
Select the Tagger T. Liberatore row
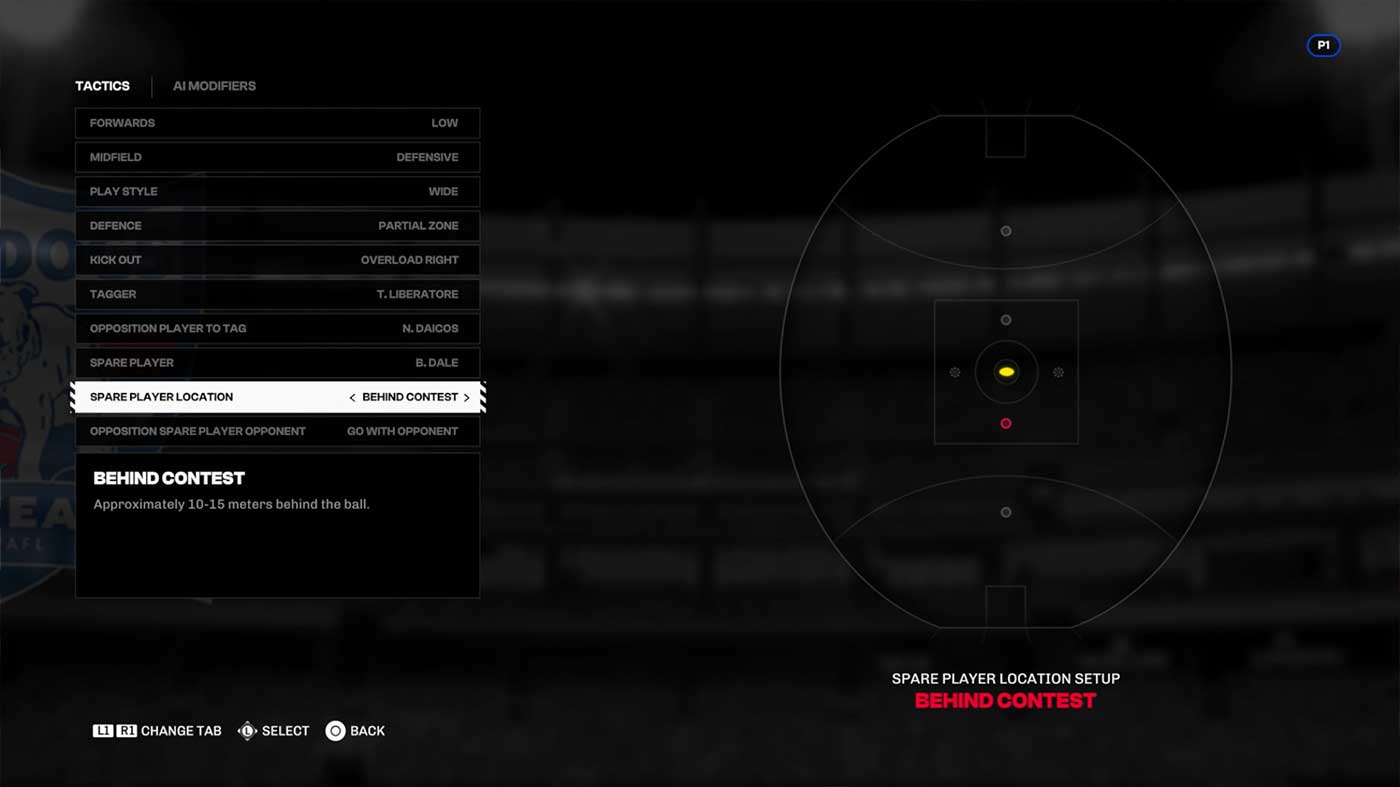[277, 294]
